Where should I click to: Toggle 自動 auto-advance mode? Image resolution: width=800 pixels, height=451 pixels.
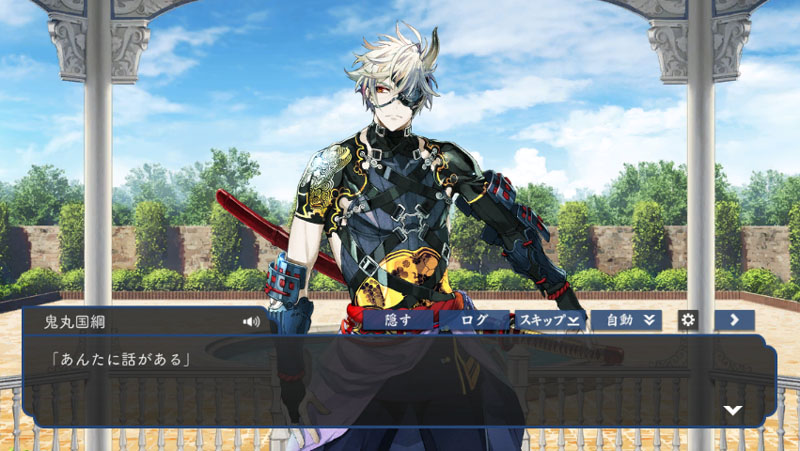626,320
